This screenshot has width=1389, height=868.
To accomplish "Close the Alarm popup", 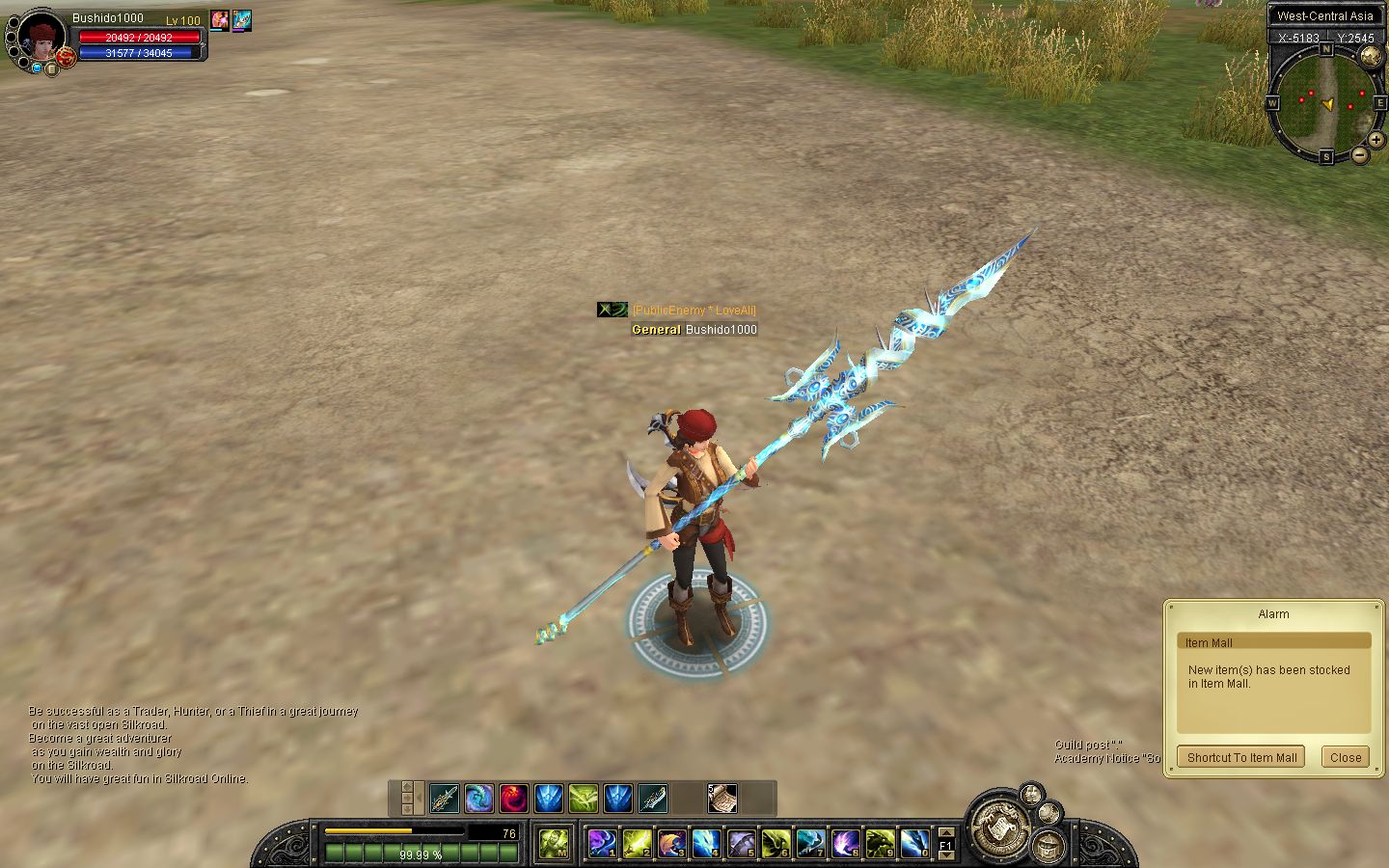I will [x=1345, y=757].
